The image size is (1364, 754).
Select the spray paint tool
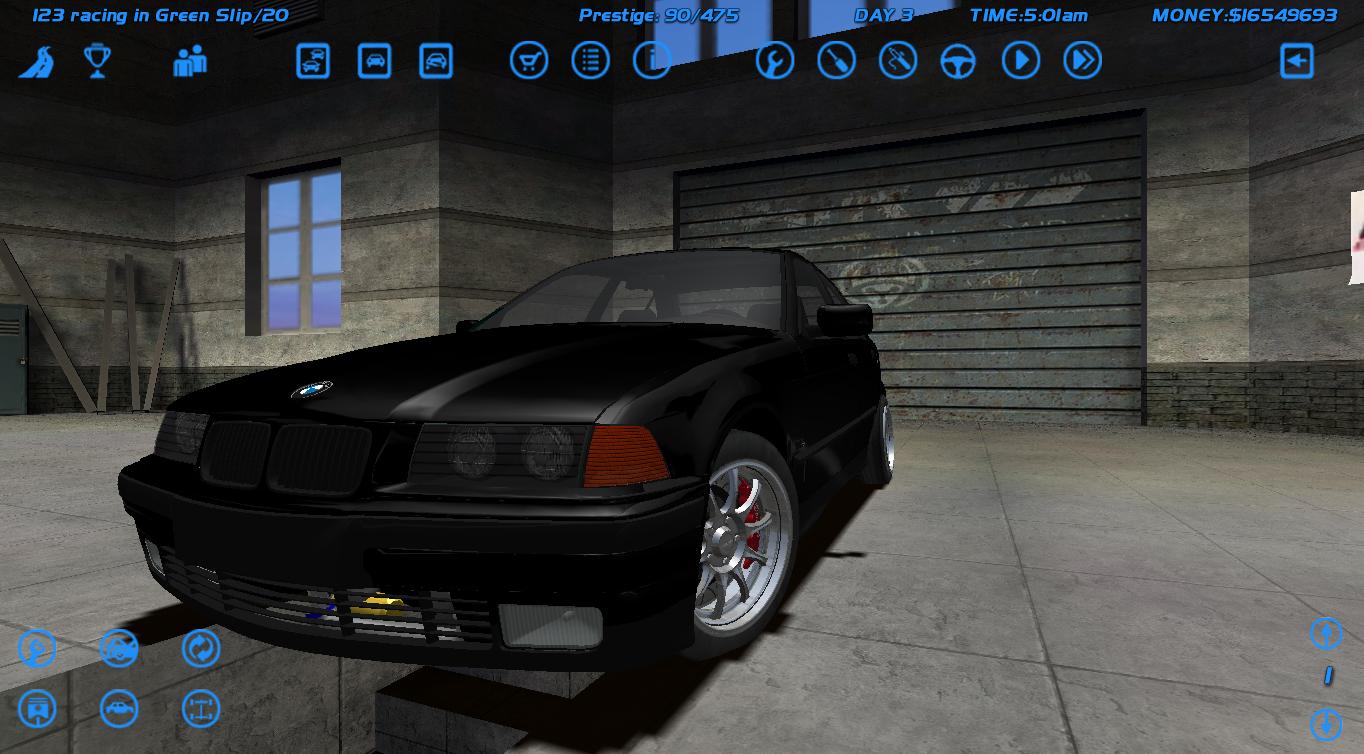(898, 60)
